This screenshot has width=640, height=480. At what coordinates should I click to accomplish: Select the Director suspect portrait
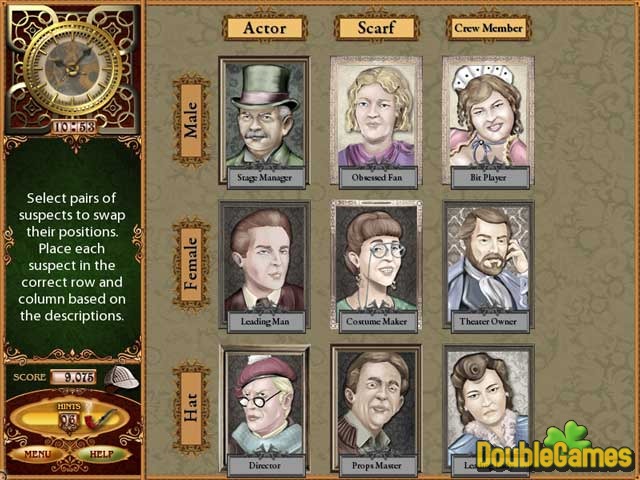[264, 408]
